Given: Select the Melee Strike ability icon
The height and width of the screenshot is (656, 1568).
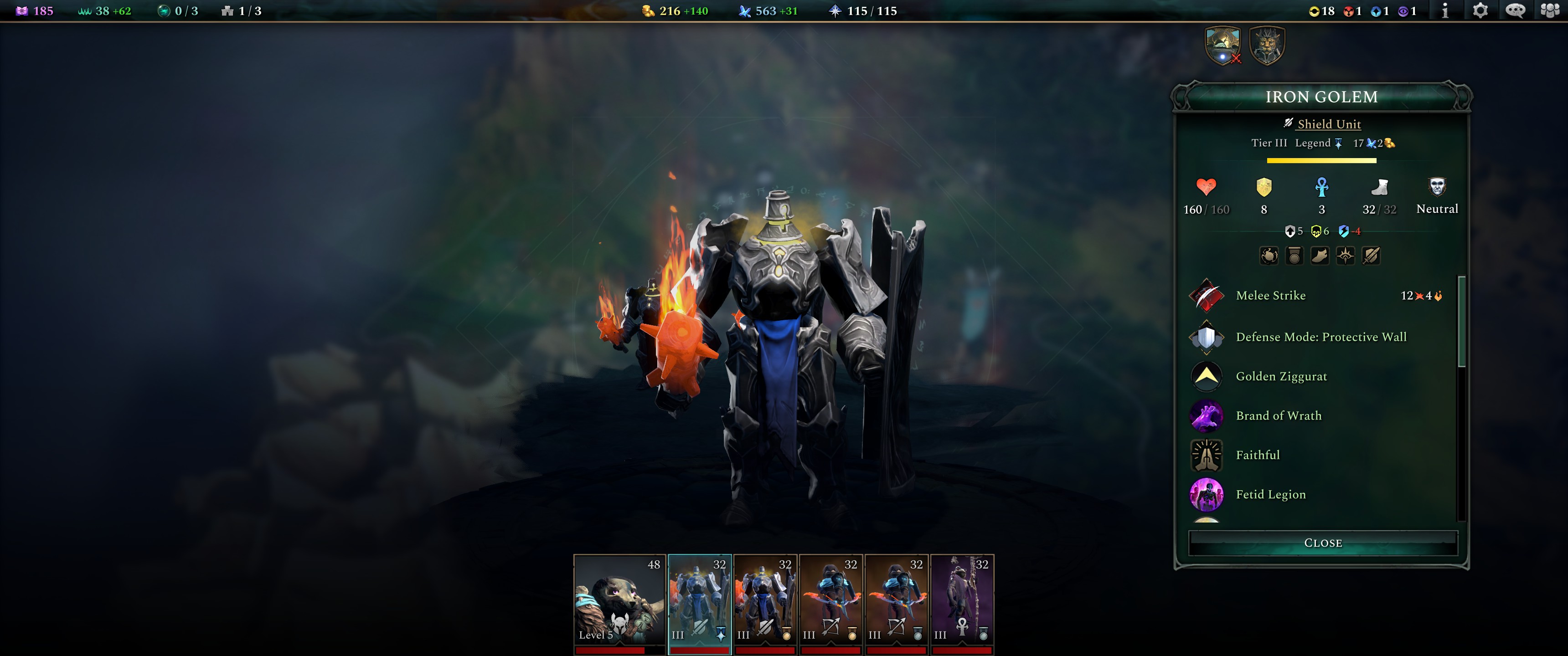Looking at the screenshot, I should coord(1207,296).
